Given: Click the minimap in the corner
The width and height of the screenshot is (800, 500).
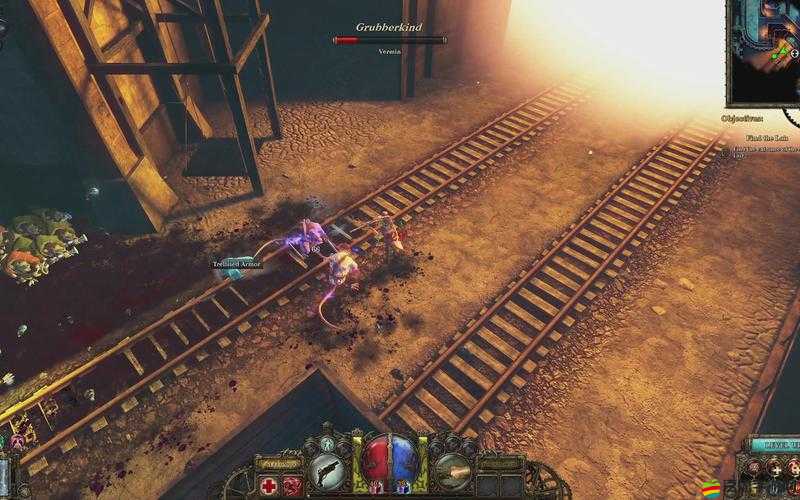Looking at the screenshot, I should tap(765, 52).
